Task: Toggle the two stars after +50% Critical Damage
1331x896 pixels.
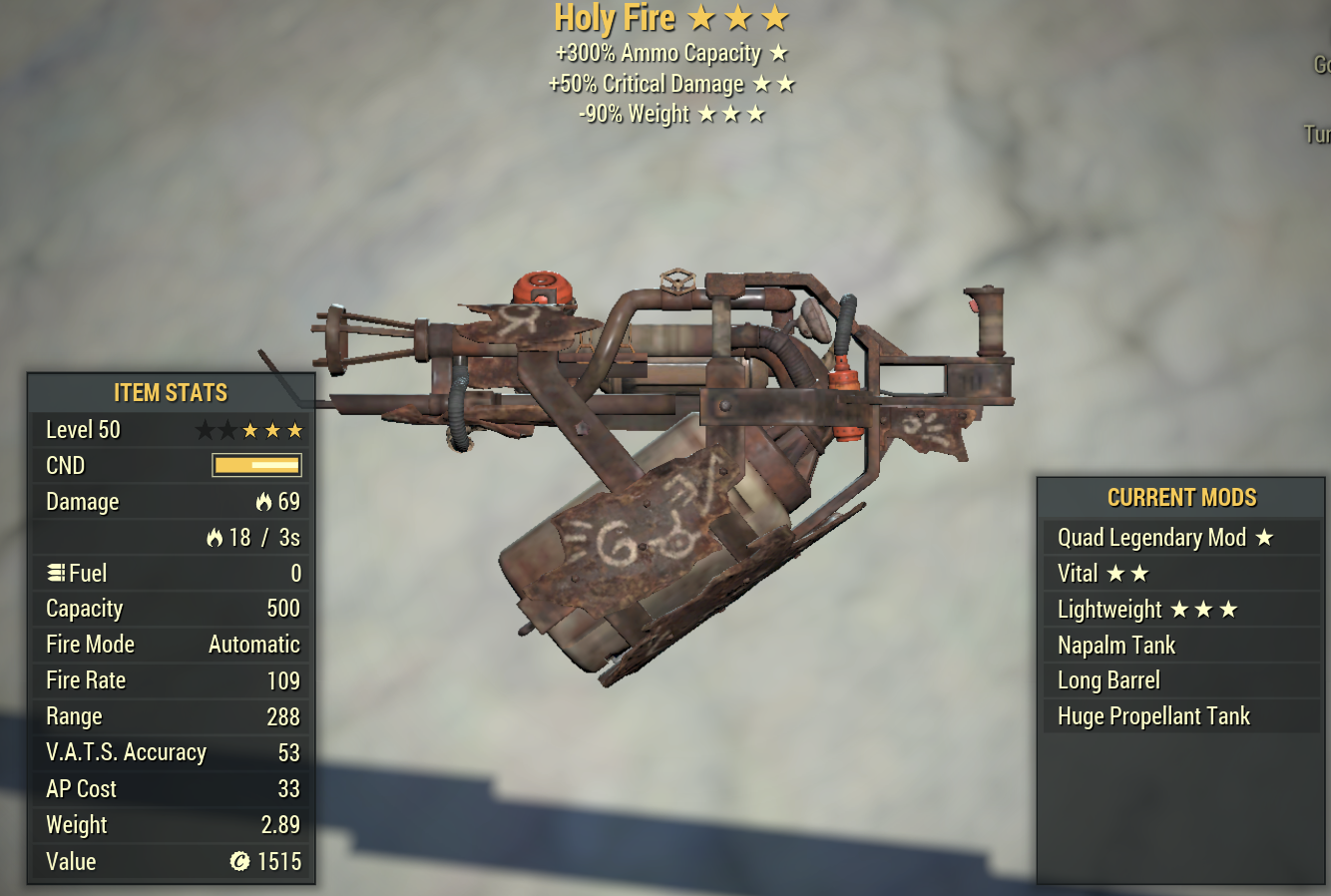Action: (x=773, y=85)
